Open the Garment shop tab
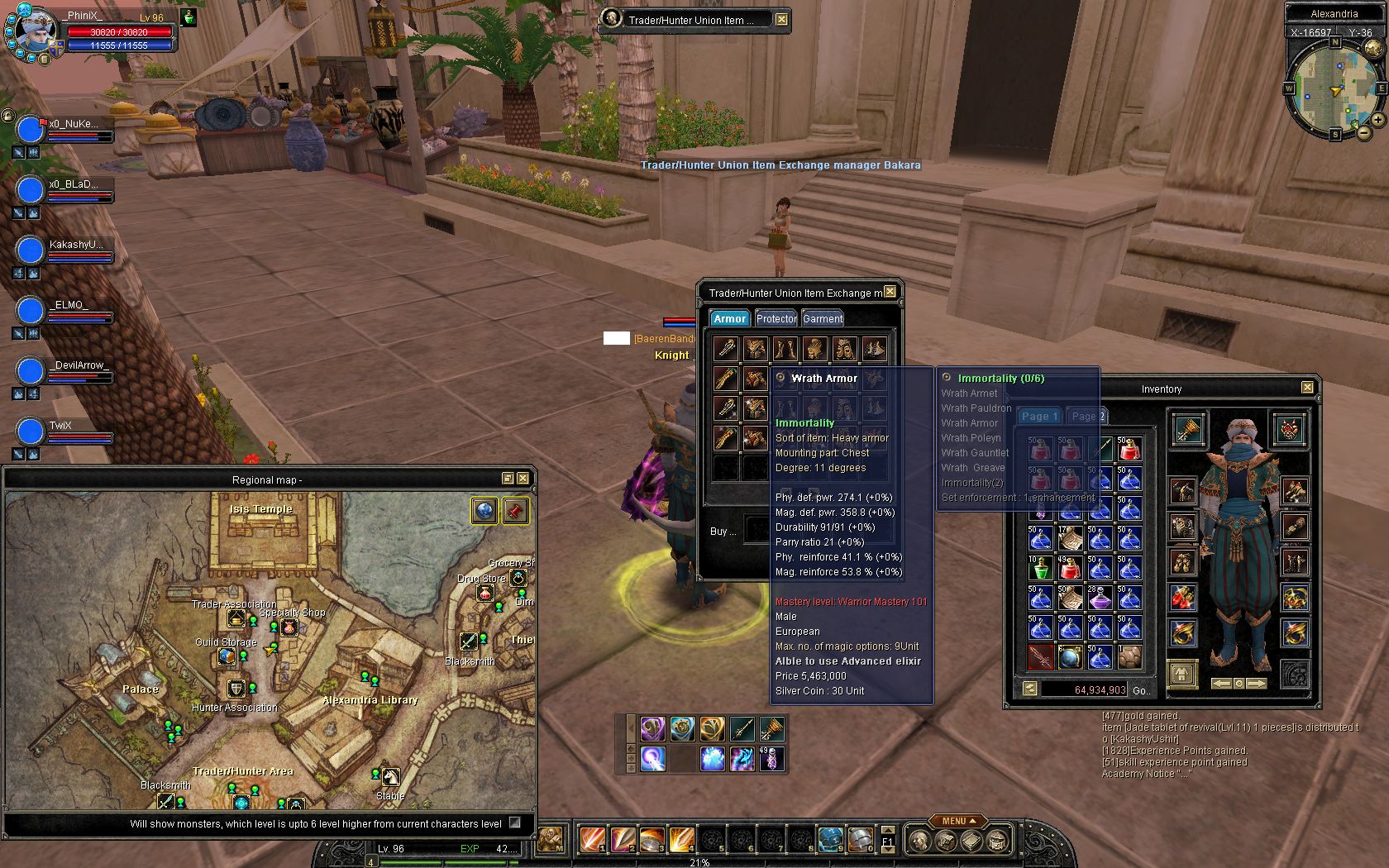This screenshot has width=1389, height=868. coord(823,318)
